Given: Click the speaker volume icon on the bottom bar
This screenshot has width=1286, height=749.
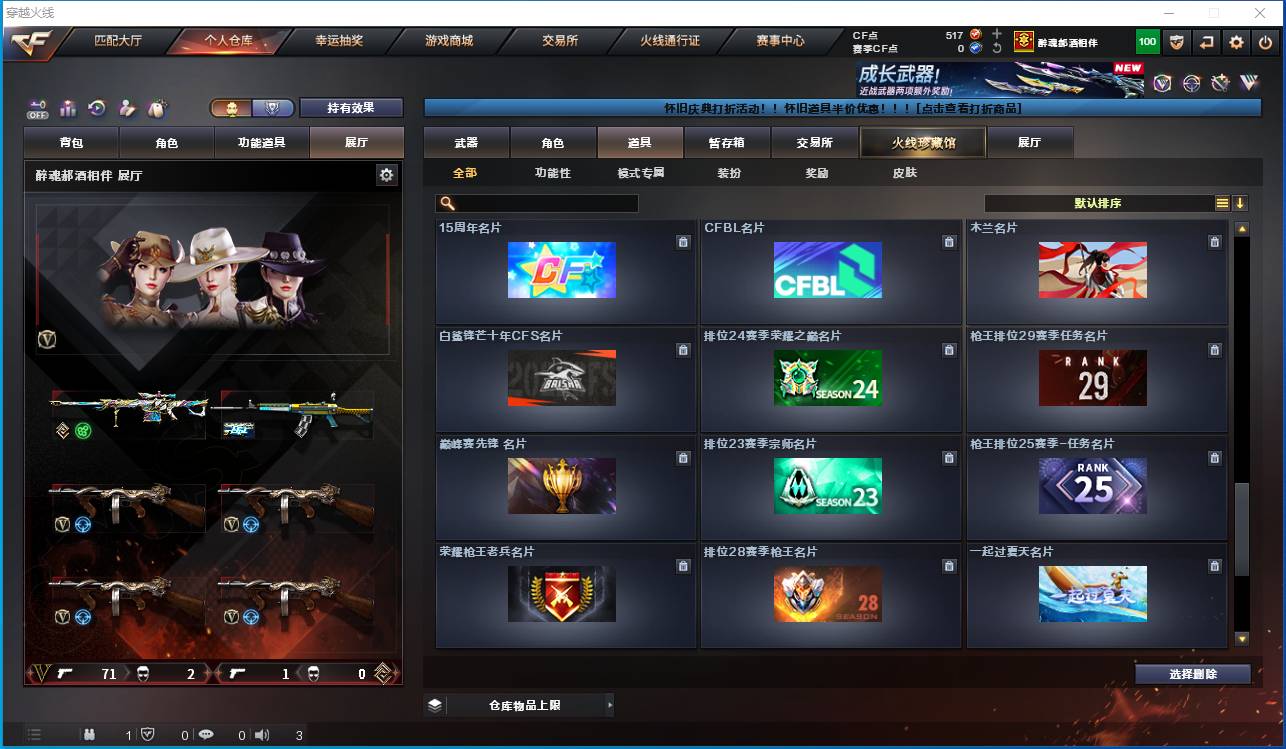Looking at the screenshot, I should coord(262,735).
